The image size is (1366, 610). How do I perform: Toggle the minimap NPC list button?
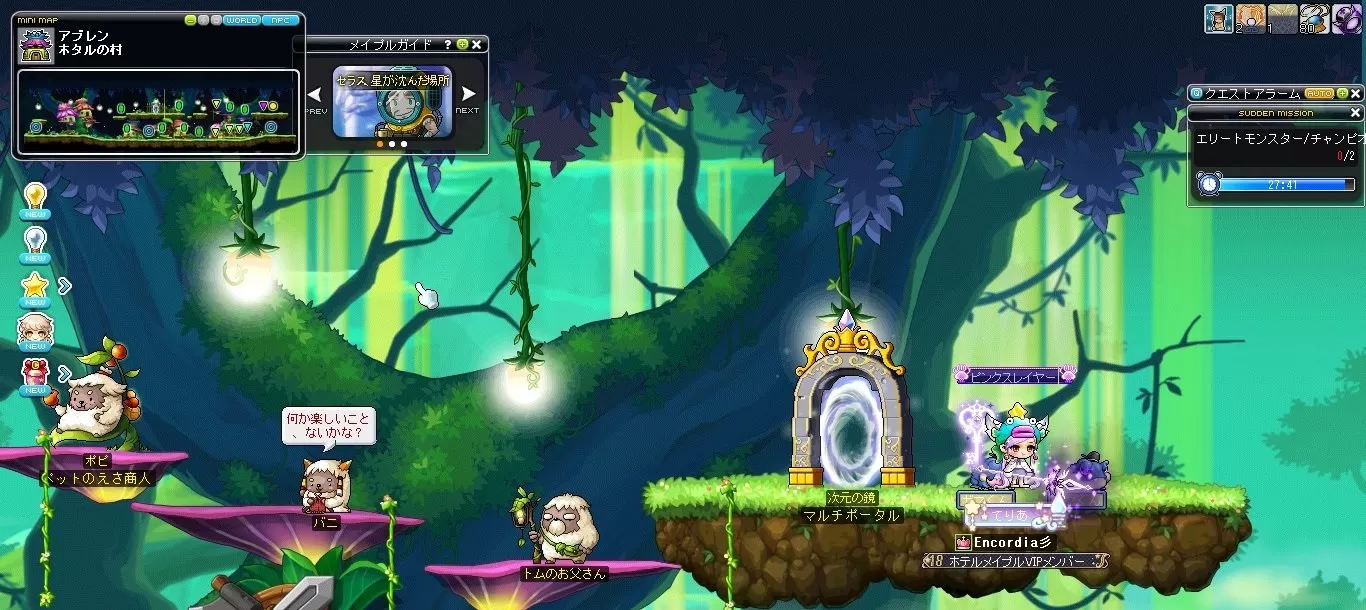click(x=280, y=20)
